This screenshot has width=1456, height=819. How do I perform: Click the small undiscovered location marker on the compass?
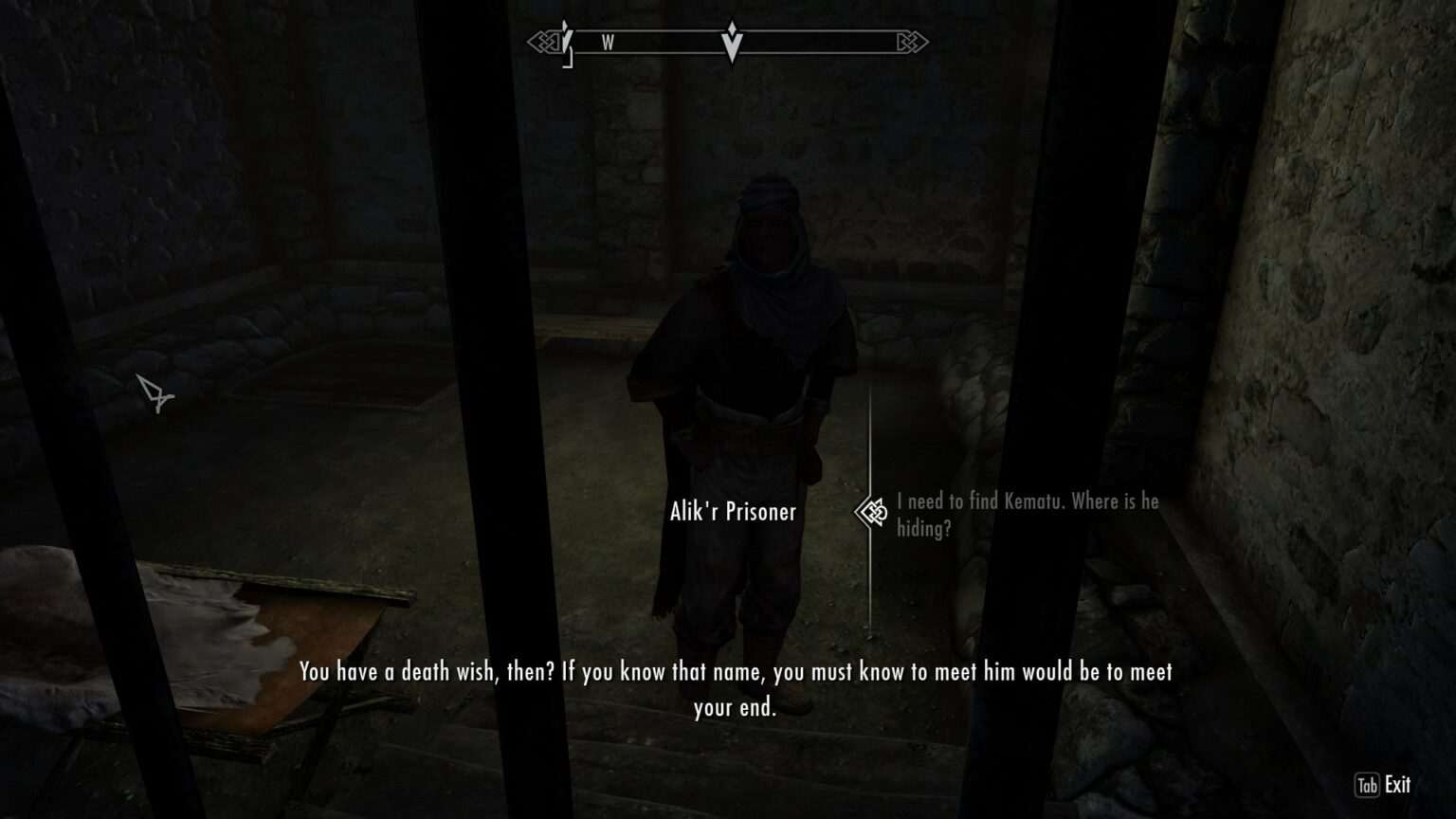click(x=566, y=42)
